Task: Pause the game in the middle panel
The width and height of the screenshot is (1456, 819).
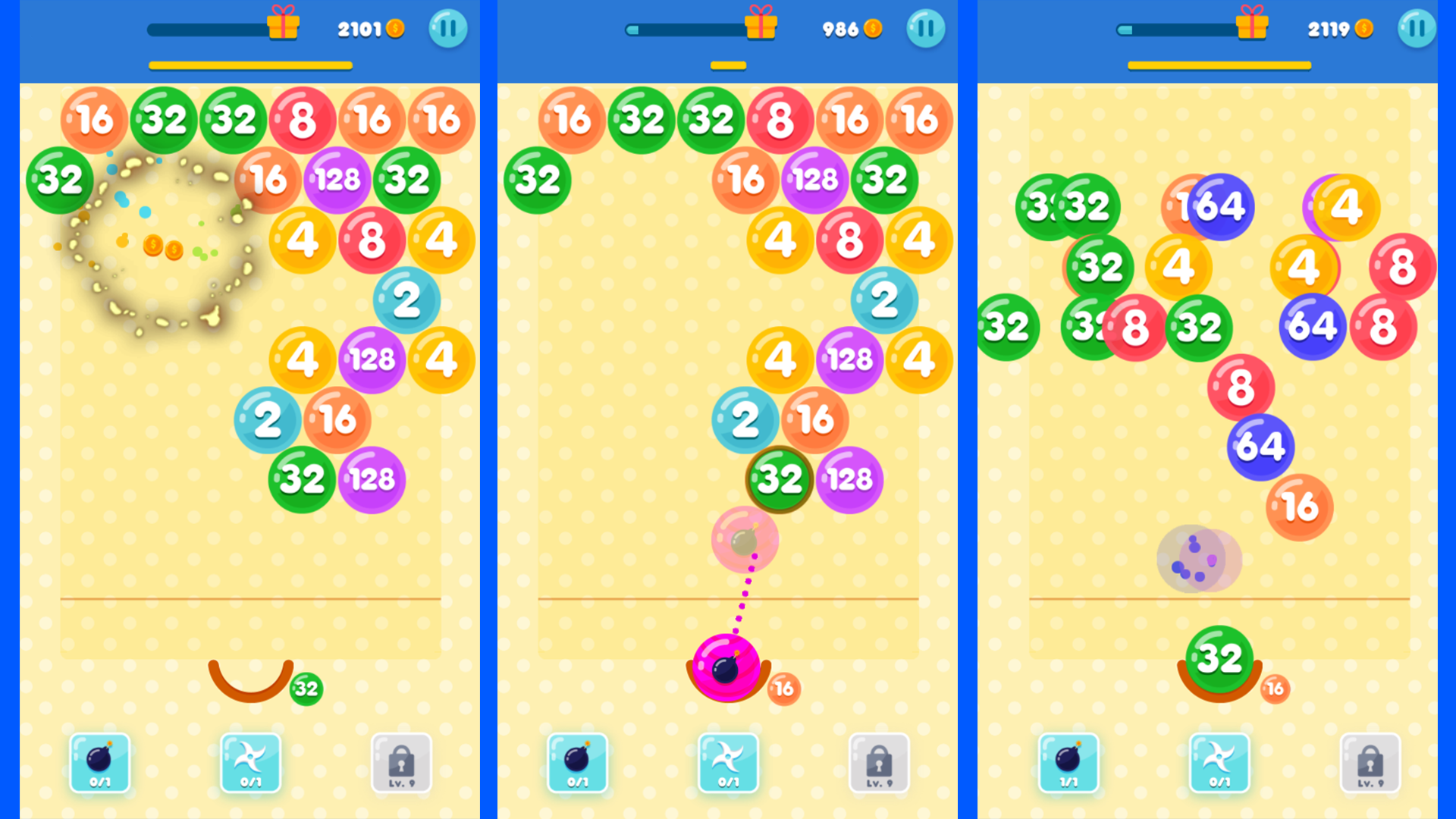Action: pos(926,28)
